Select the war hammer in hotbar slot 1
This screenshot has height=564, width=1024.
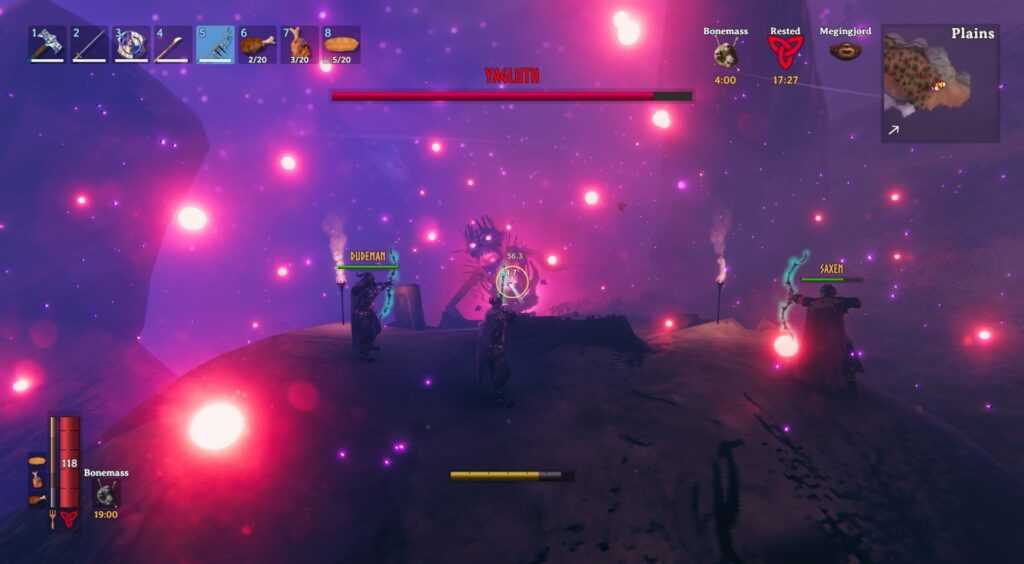coord(47,45)
